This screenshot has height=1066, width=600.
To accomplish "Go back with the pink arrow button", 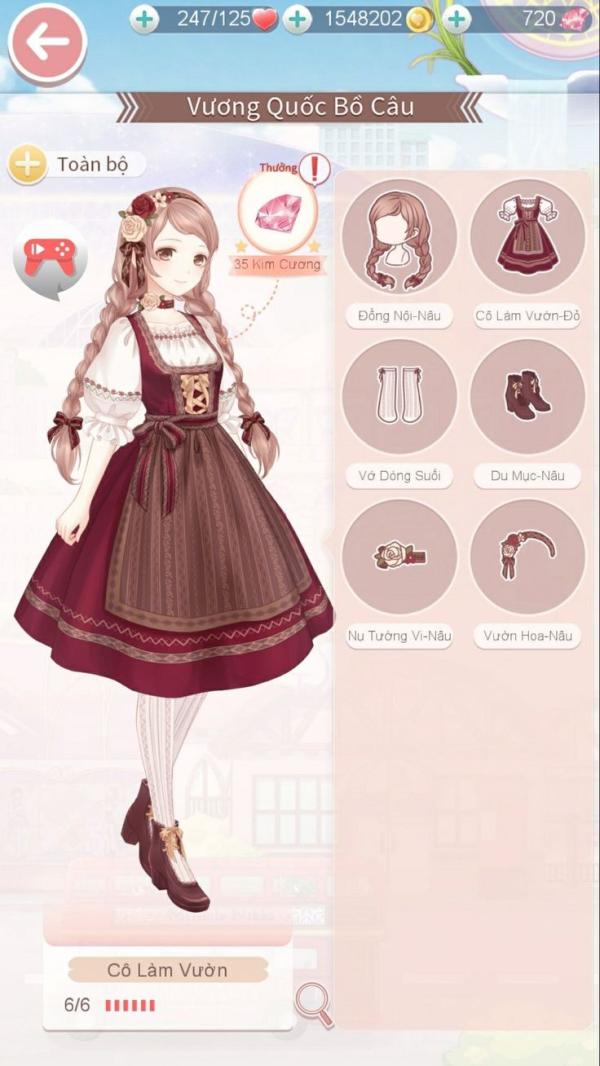I will tap(47, 42).
